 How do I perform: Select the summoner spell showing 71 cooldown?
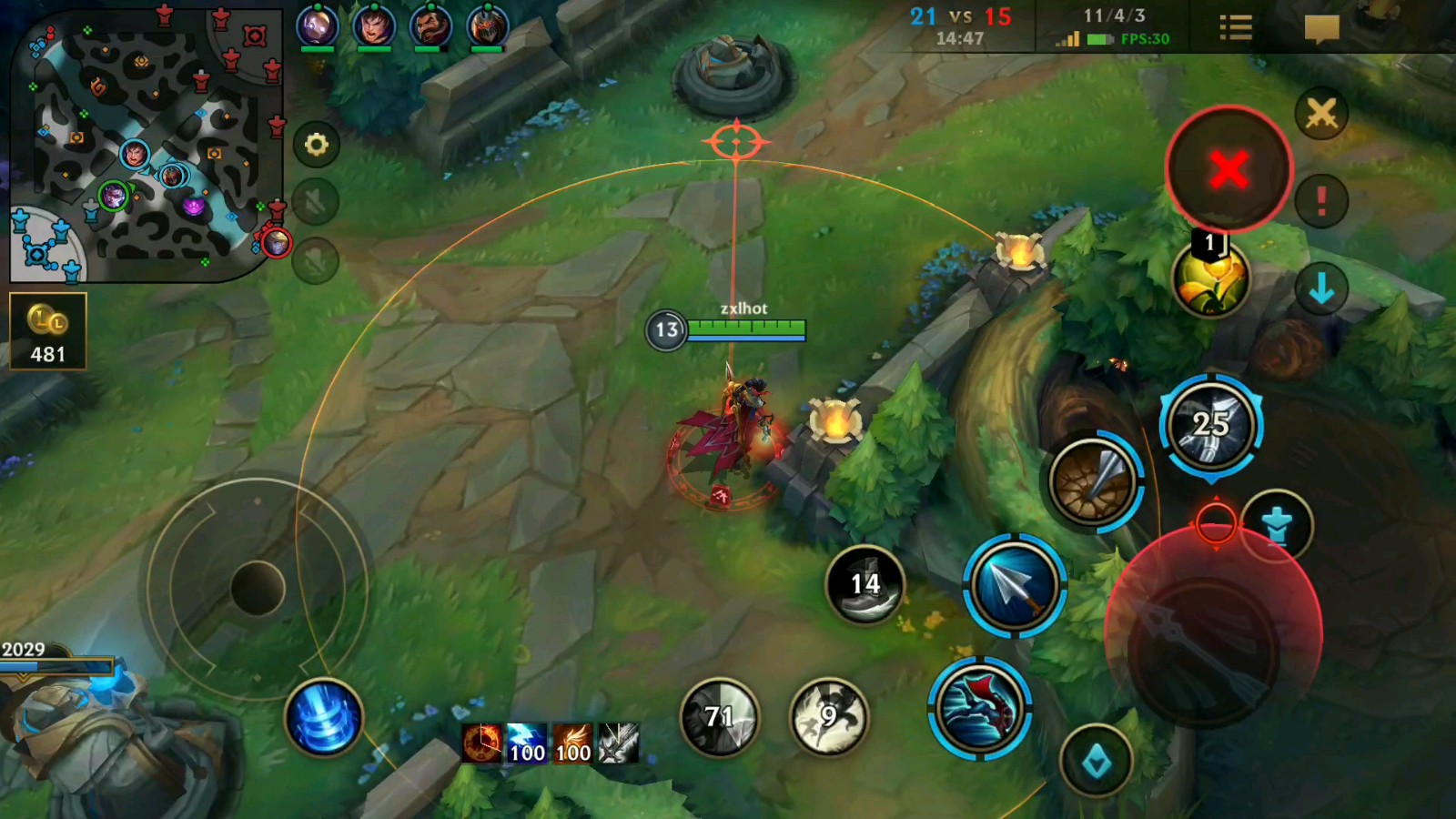tap(720, 717)
